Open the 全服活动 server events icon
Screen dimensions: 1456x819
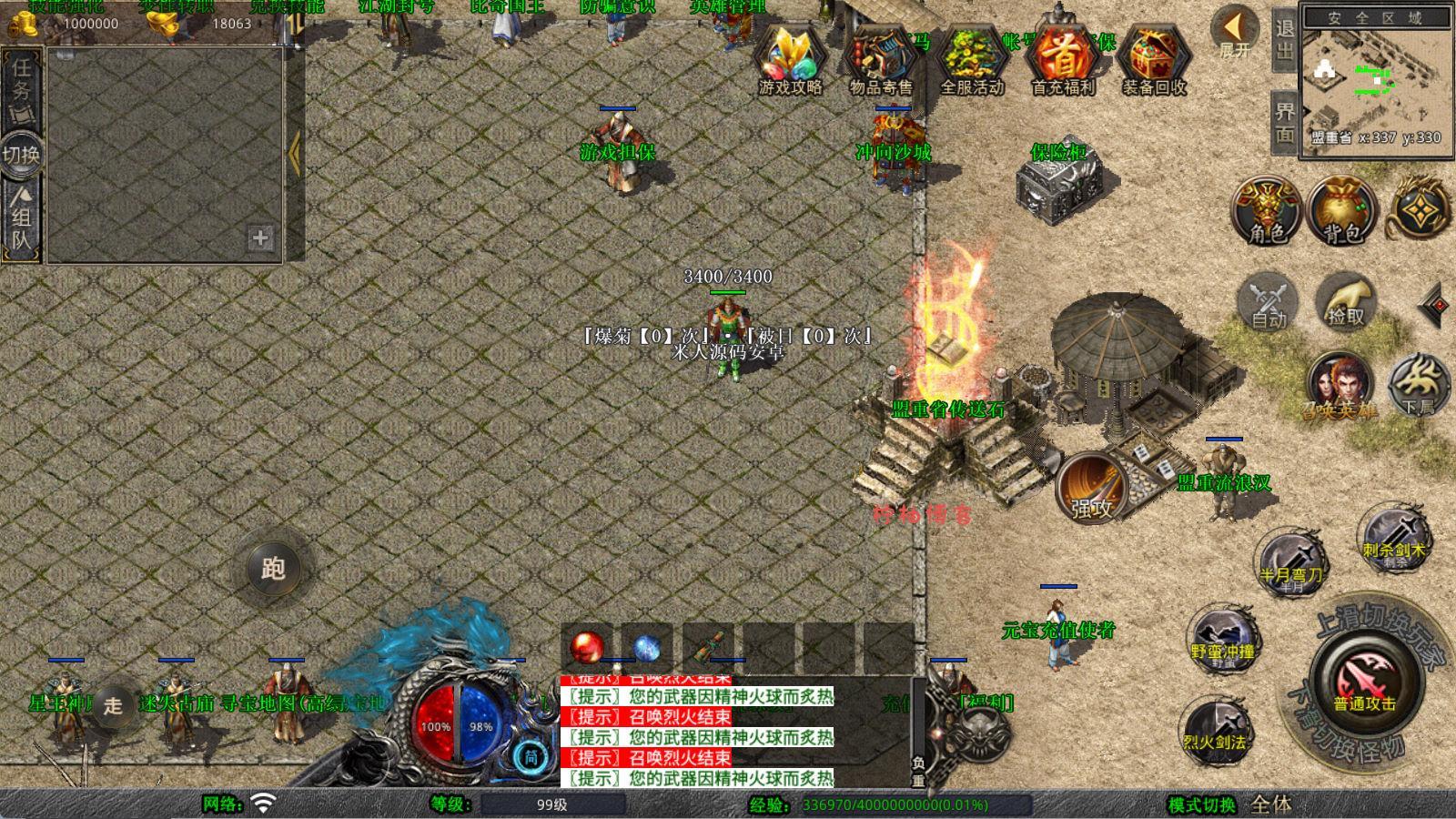coord(972,58)
